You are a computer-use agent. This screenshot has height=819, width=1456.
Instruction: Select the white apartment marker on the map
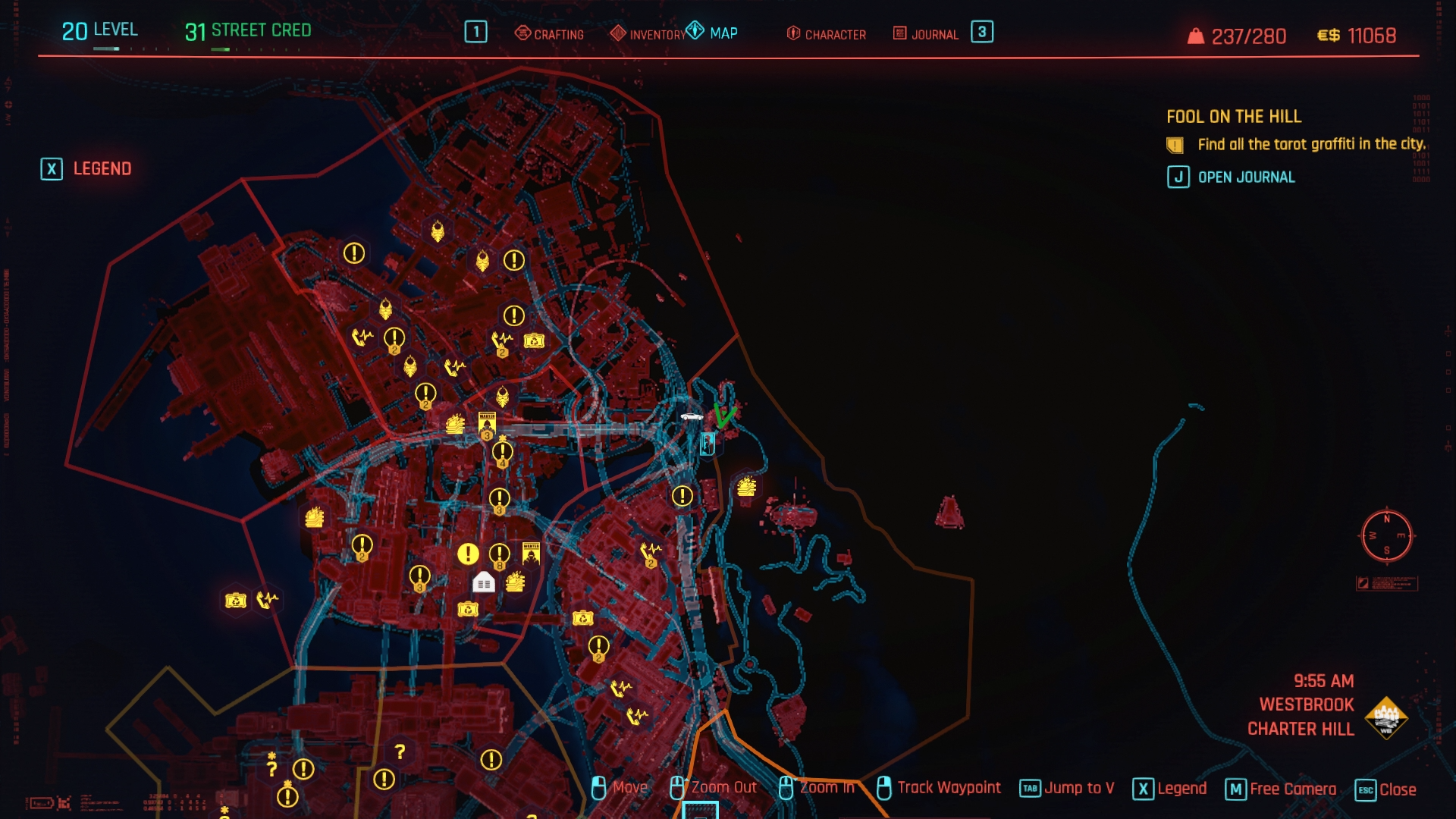[483, 582]
